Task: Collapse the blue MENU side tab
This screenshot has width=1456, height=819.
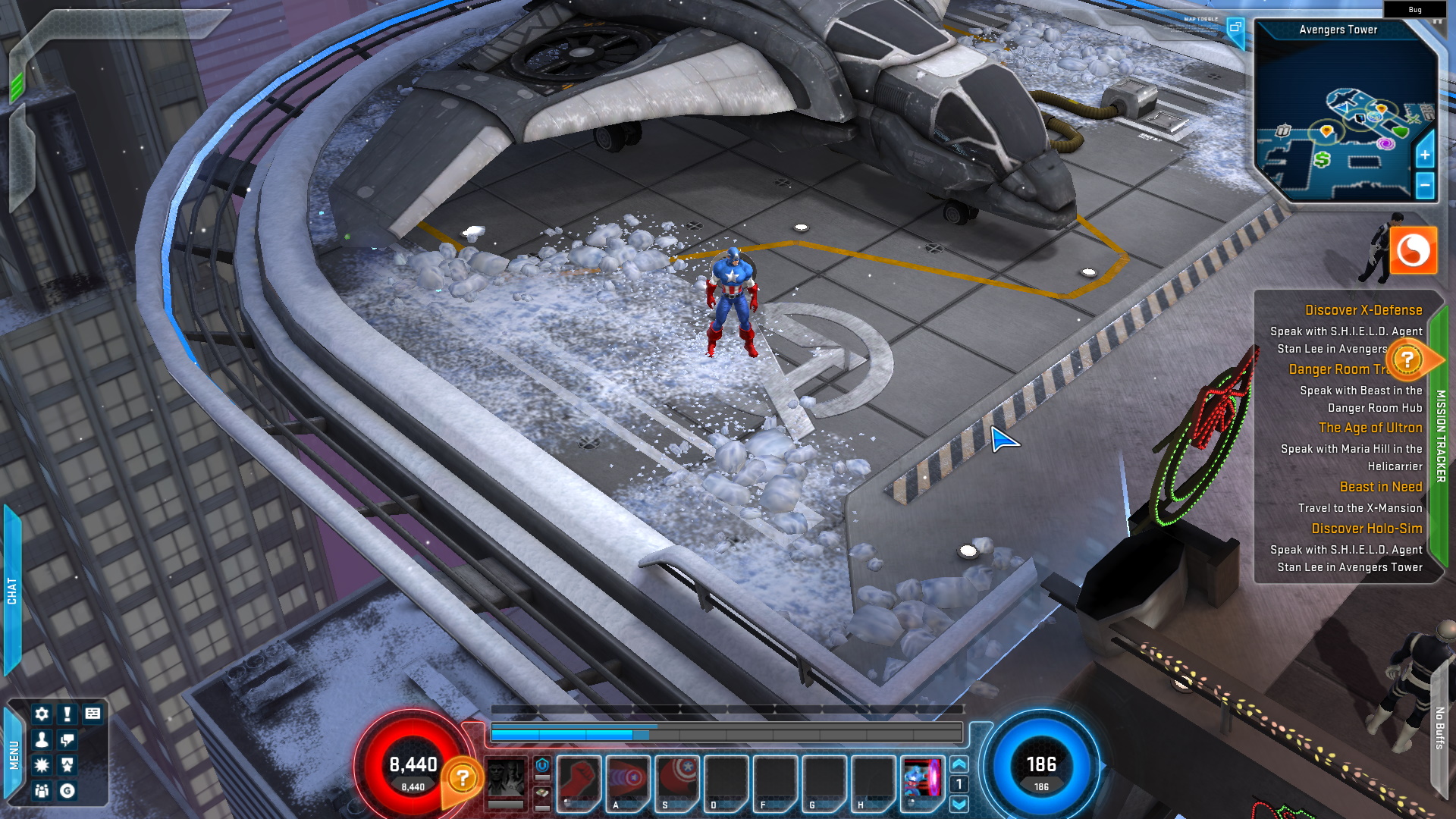Action: click(13, 755)
